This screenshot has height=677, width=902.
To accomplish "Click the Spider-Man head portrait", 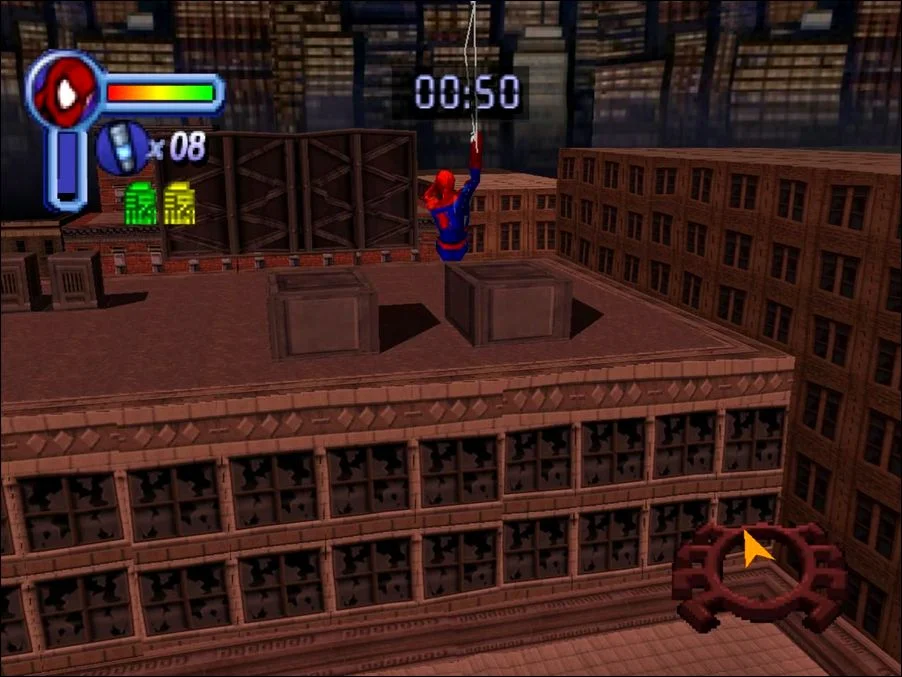I will (x=63, y=92).
